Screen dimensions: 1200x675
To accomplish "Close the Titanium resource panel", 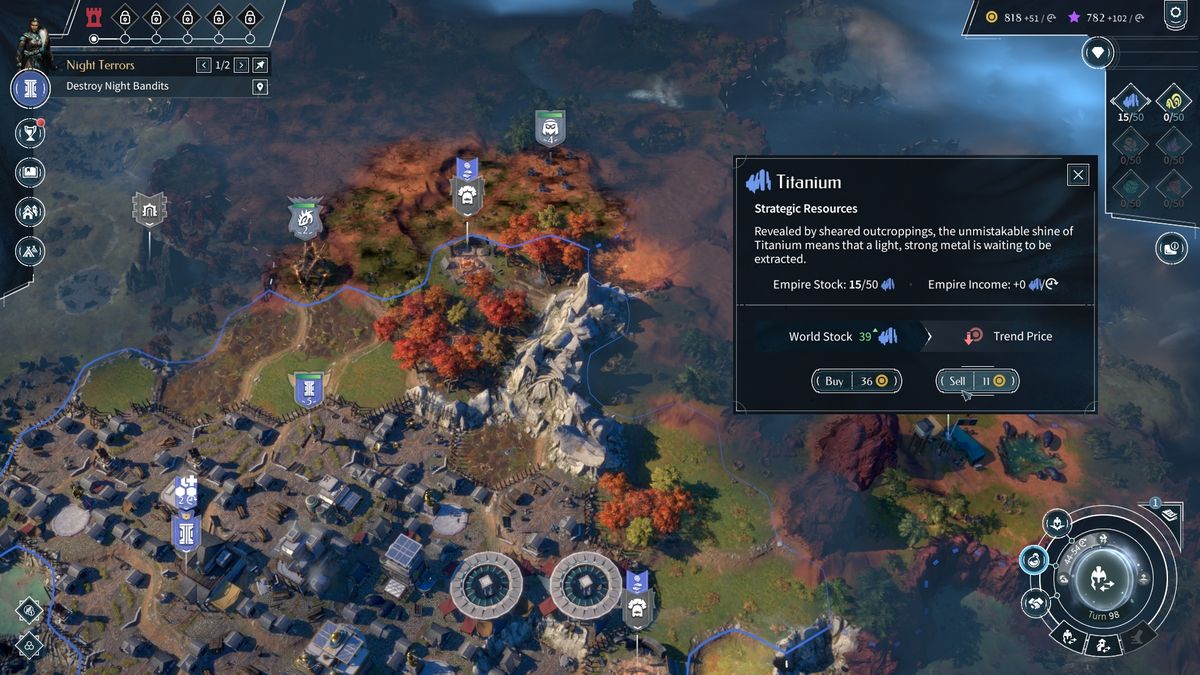I will [x=1078, y=175].
